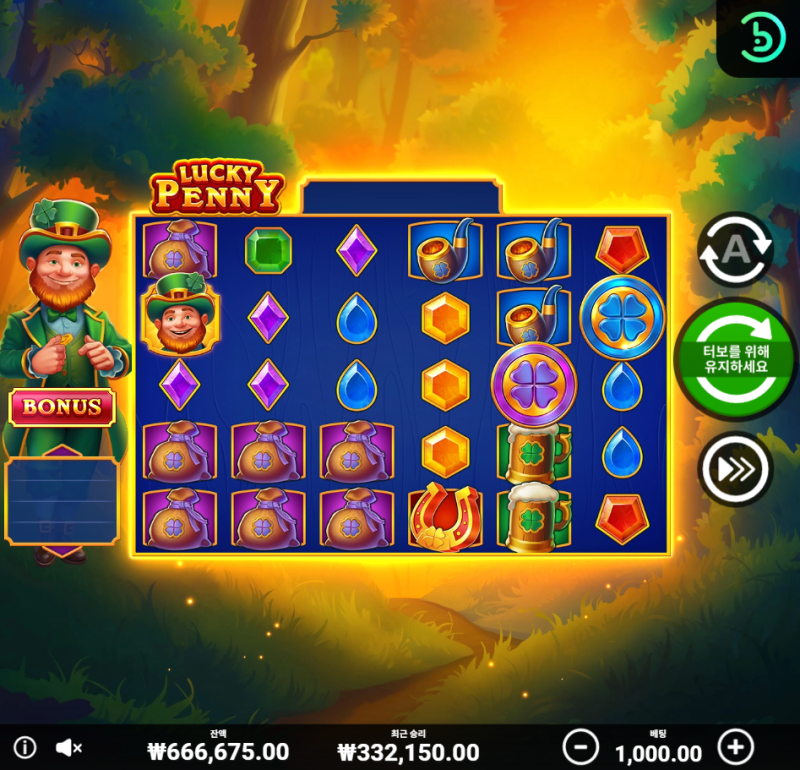The image size is (800, 770).
Task: Toggle autoplay with the A button
Action: pos(735,250)
